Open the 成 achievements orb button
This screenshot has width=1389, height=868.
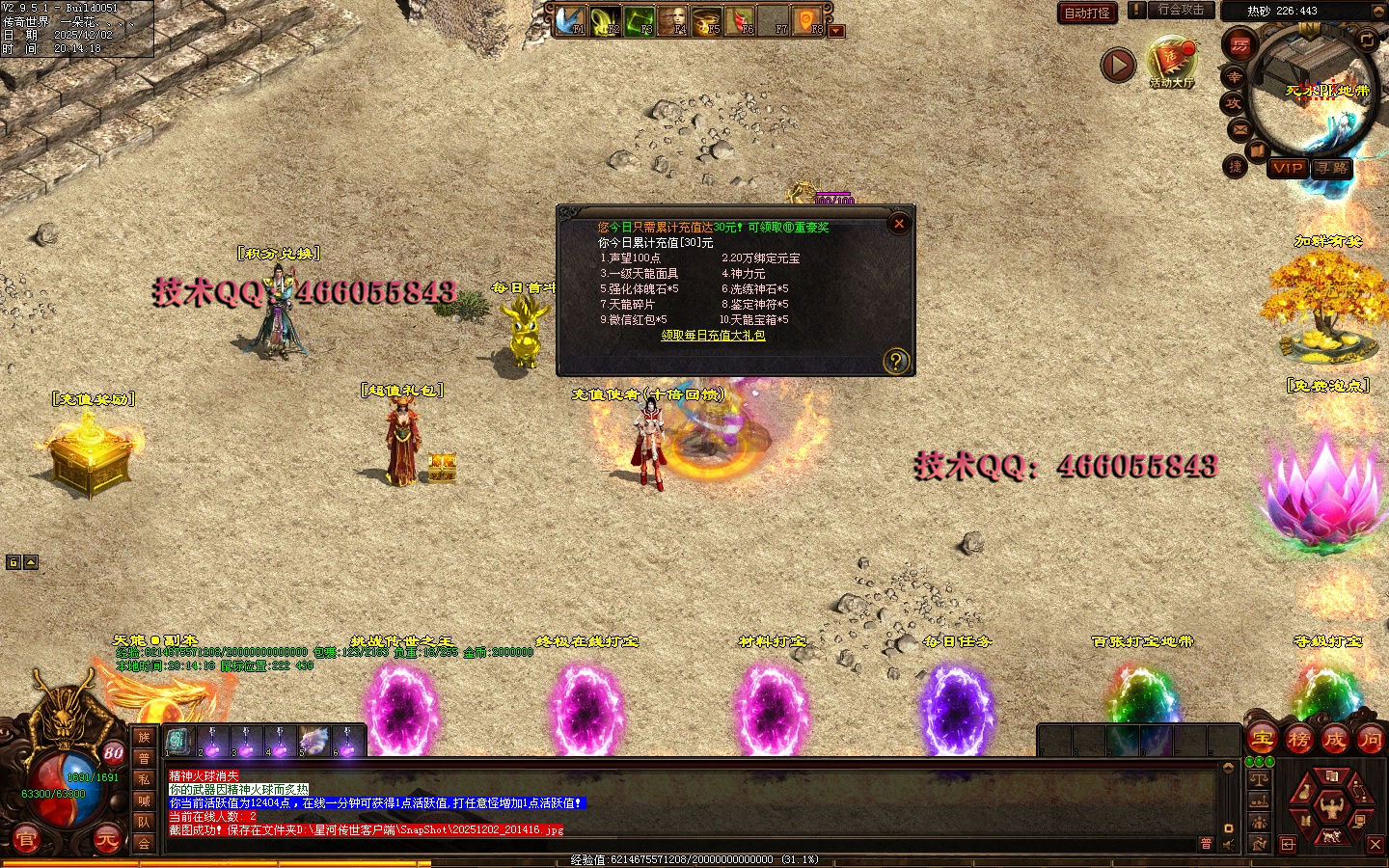[x=1334, y=740]
